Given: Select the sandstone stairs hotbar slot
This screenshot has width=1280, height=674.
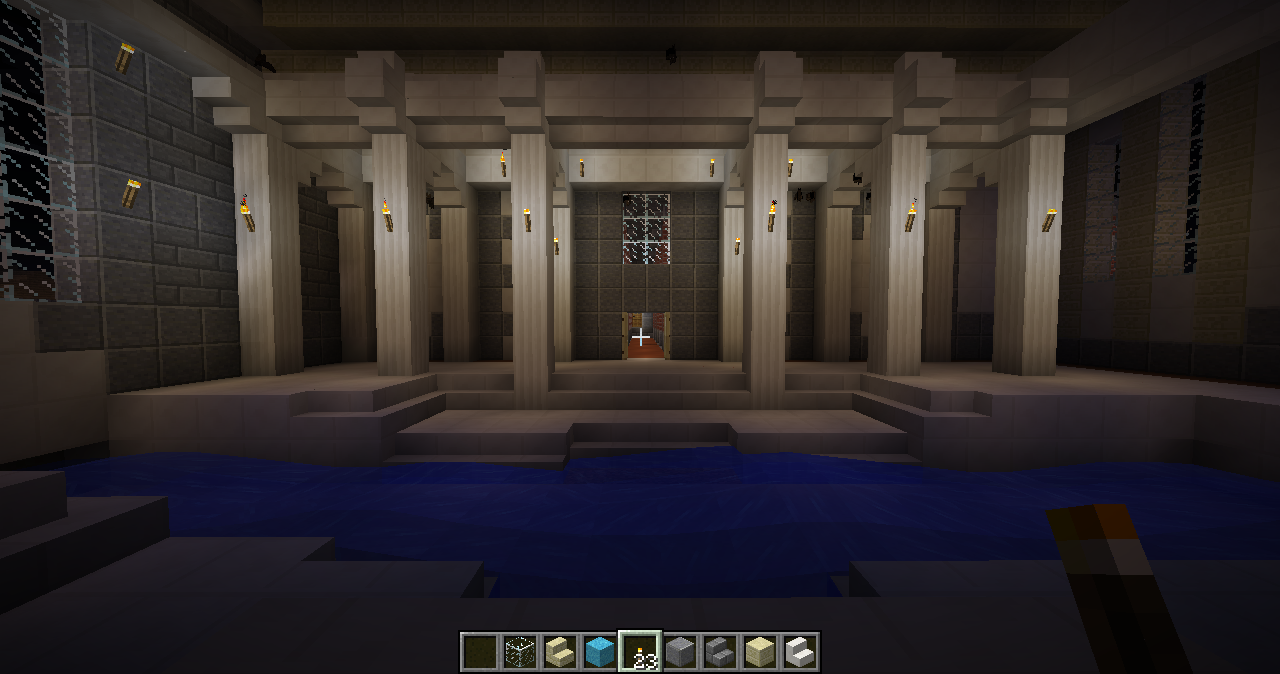Looking at the screenshot, I should pos(560,652).
